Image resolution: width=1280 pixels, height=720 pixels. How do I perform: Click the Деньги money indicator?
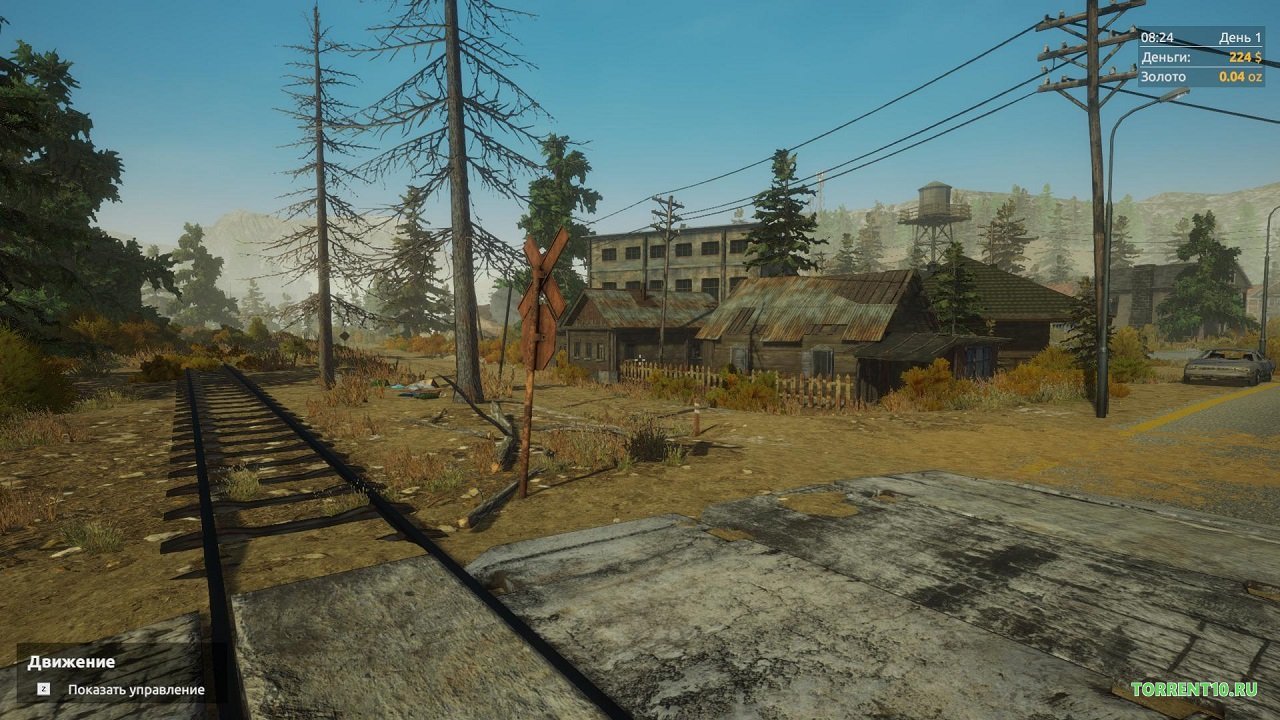coord(1164,55)
